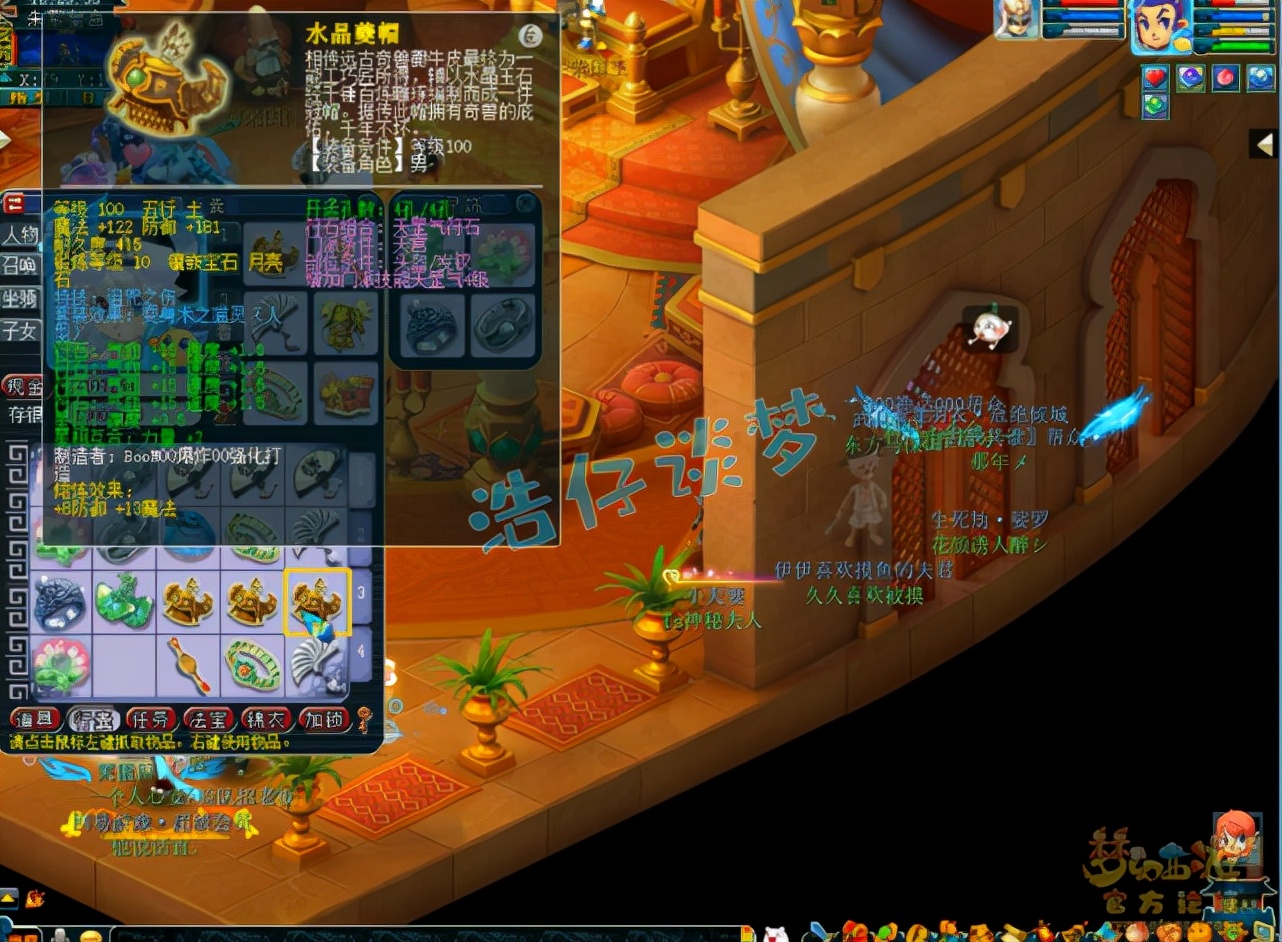Select the highlighted golden helmet slot

coord(317,603)
